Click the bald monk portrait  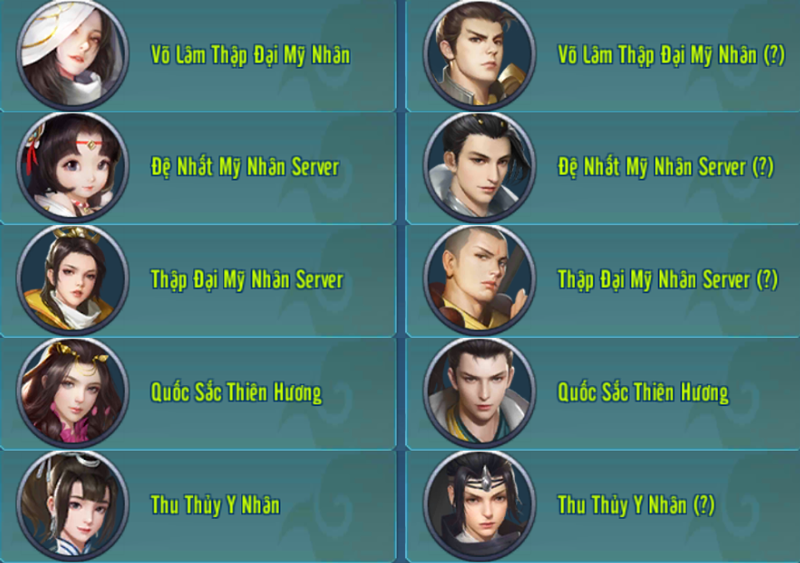(474, 279)
